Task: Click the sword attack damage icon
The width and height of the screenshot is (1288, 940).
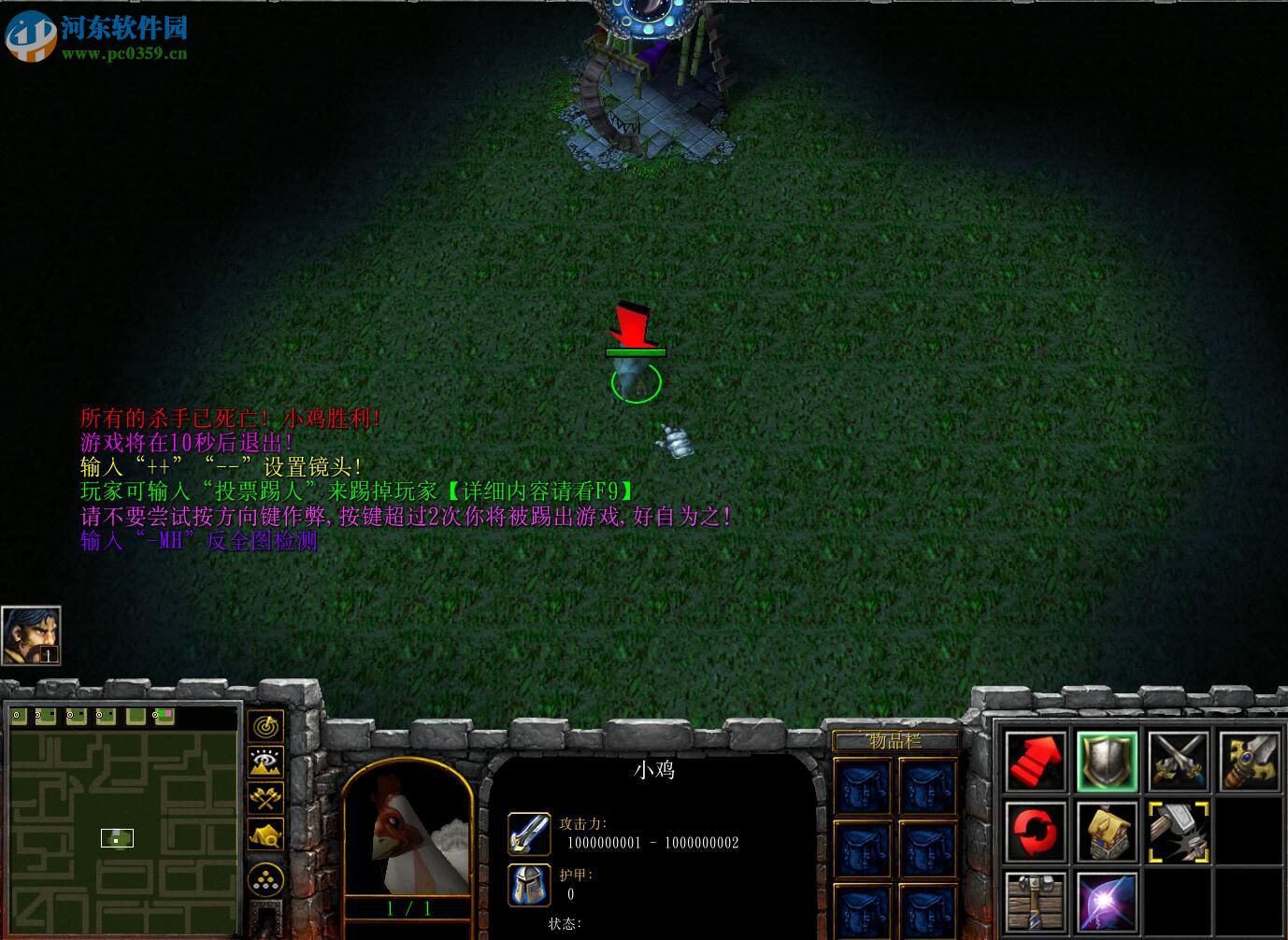Action: pos(528,833)
